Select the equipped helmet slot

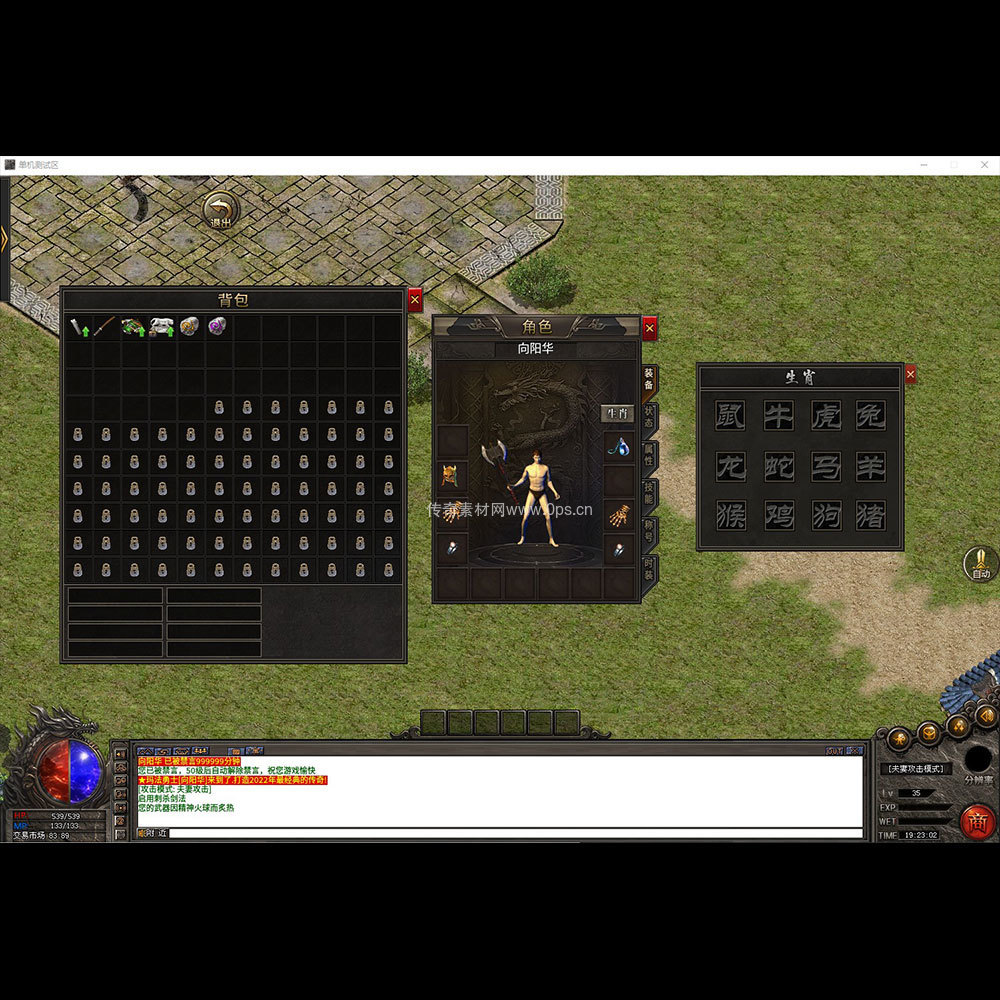pos(451,476)
